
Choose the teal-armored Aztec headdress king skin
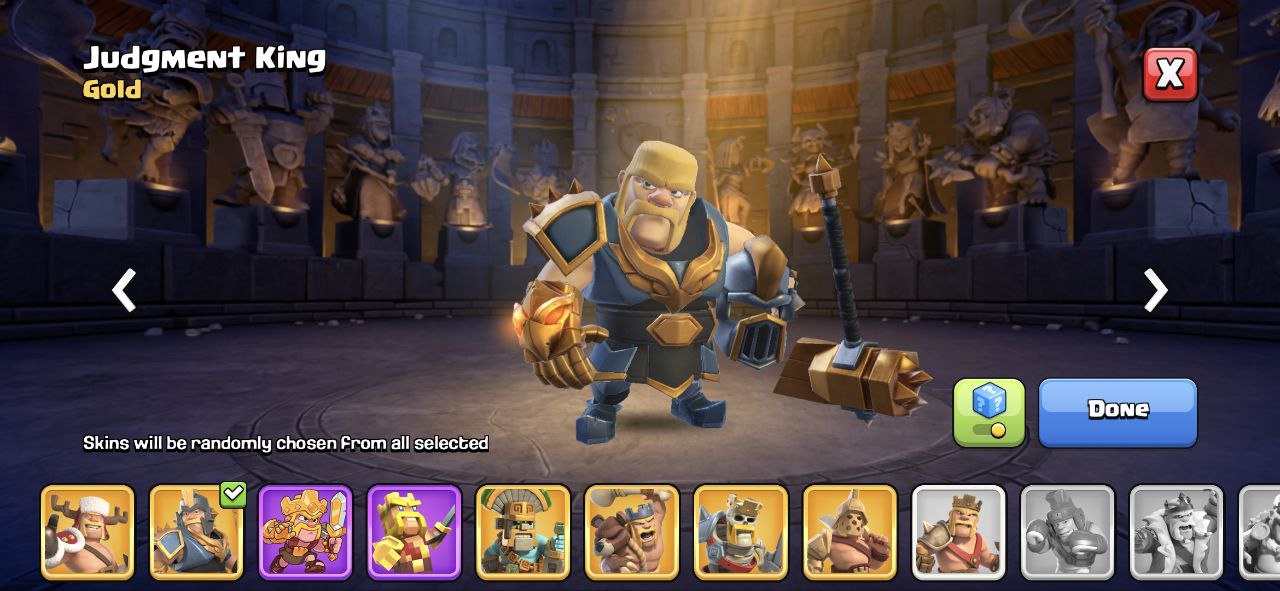pos(523,532)
